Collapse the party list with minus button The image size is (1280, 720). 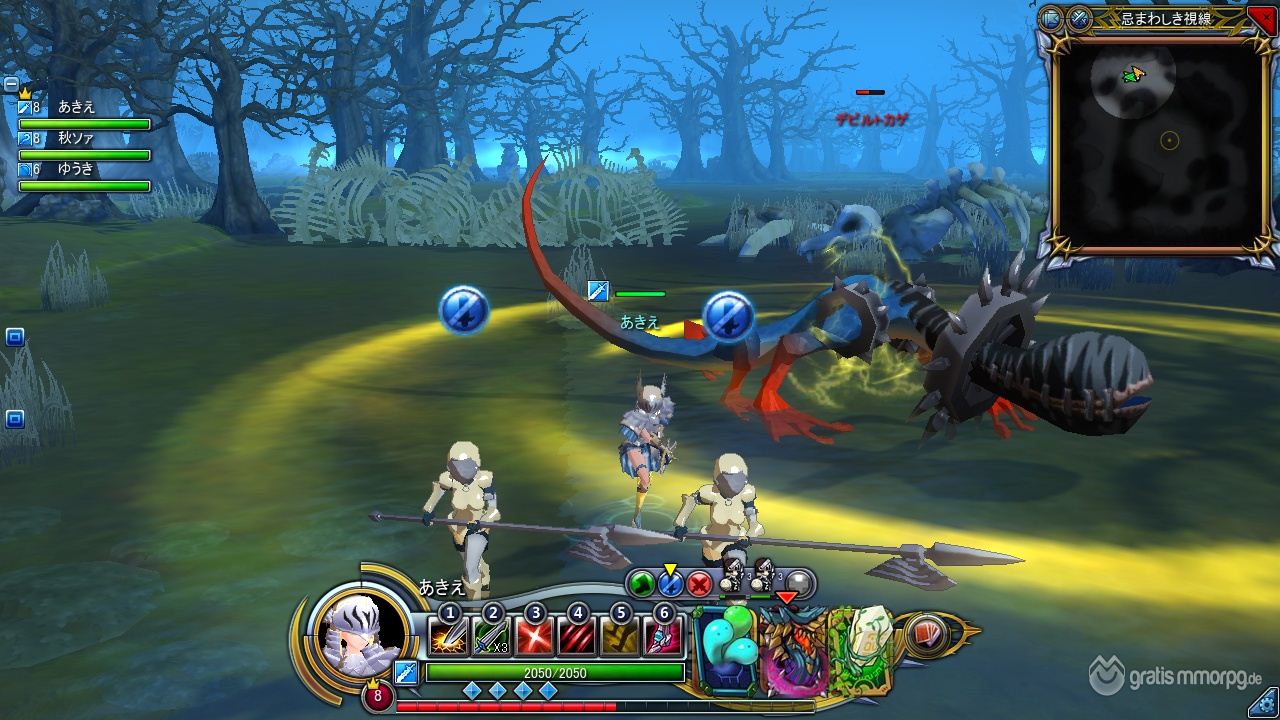click(x=11, y=84)
